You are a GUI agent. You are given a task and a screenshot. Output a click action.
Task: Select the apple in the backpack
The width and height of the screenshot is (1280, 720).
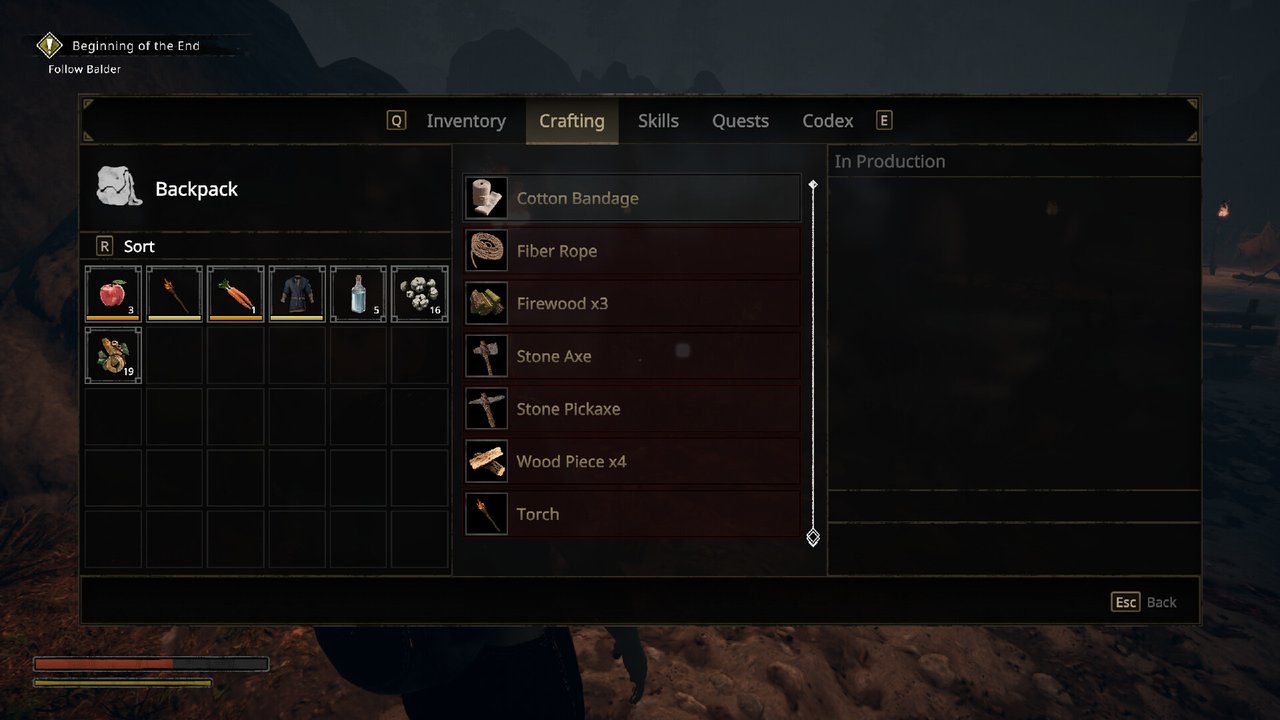113,294
